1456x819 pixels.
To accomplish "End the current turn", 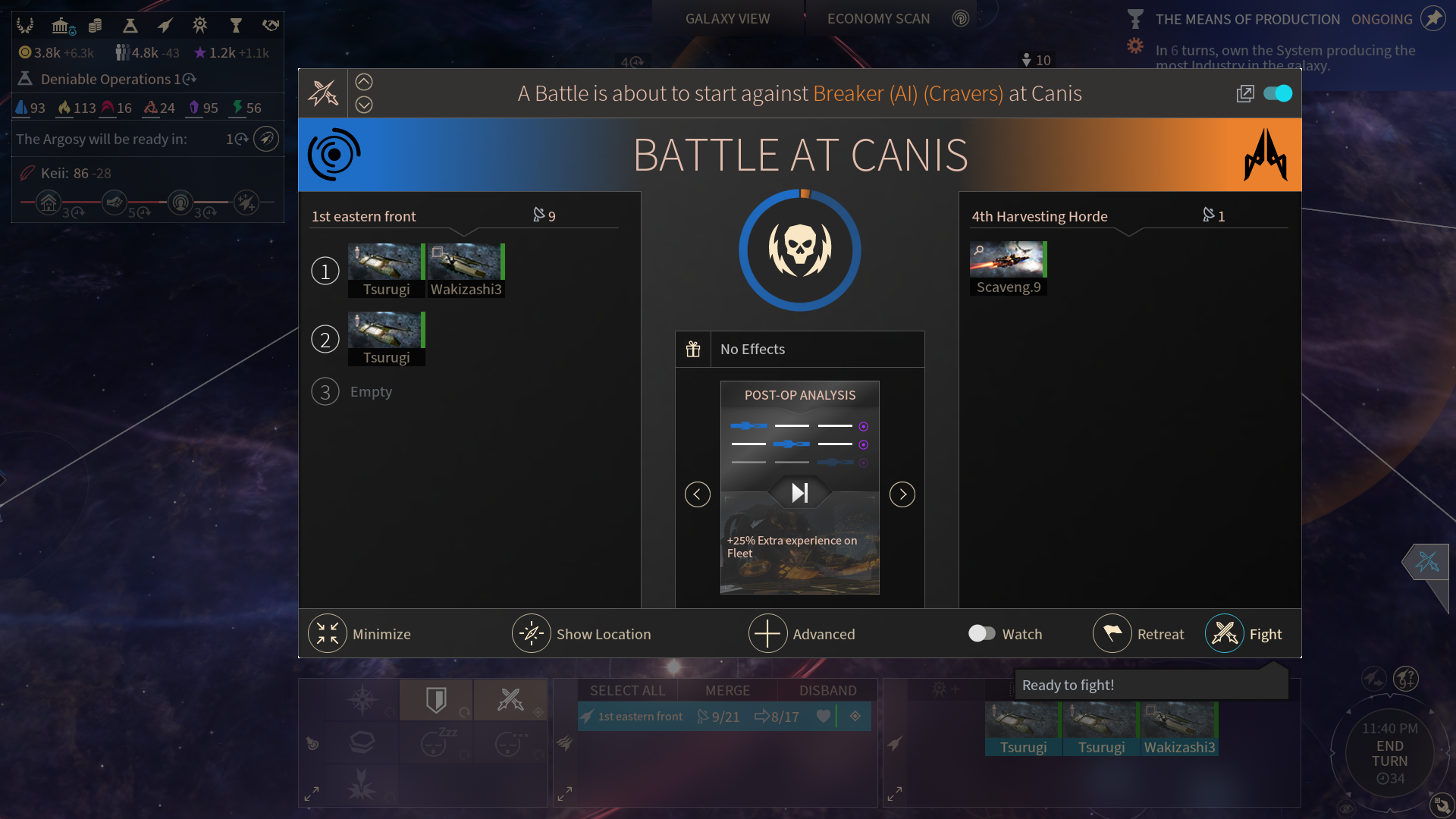I will [1389, 753].
